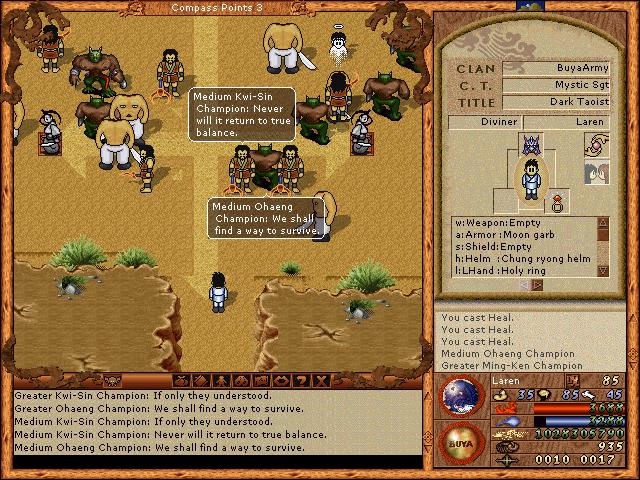Select the Chung ryong helm equipment slot
The width and height of the screenshot is (640, 480).
click(x=525, y=259)
